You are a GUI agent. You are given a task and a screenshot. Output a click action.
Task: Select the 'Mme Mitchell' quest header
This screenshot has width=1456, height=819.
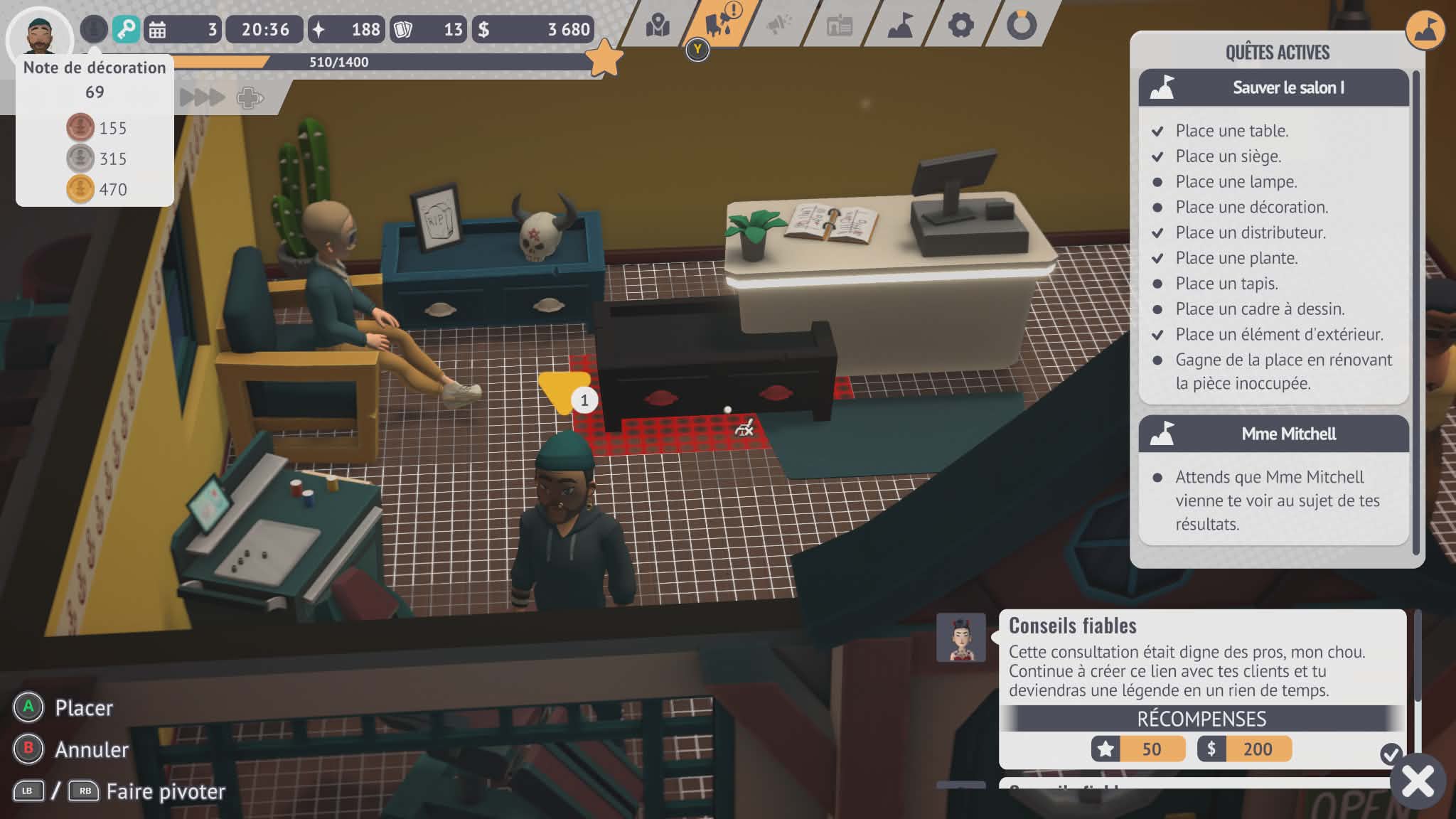pos(1273,434)
